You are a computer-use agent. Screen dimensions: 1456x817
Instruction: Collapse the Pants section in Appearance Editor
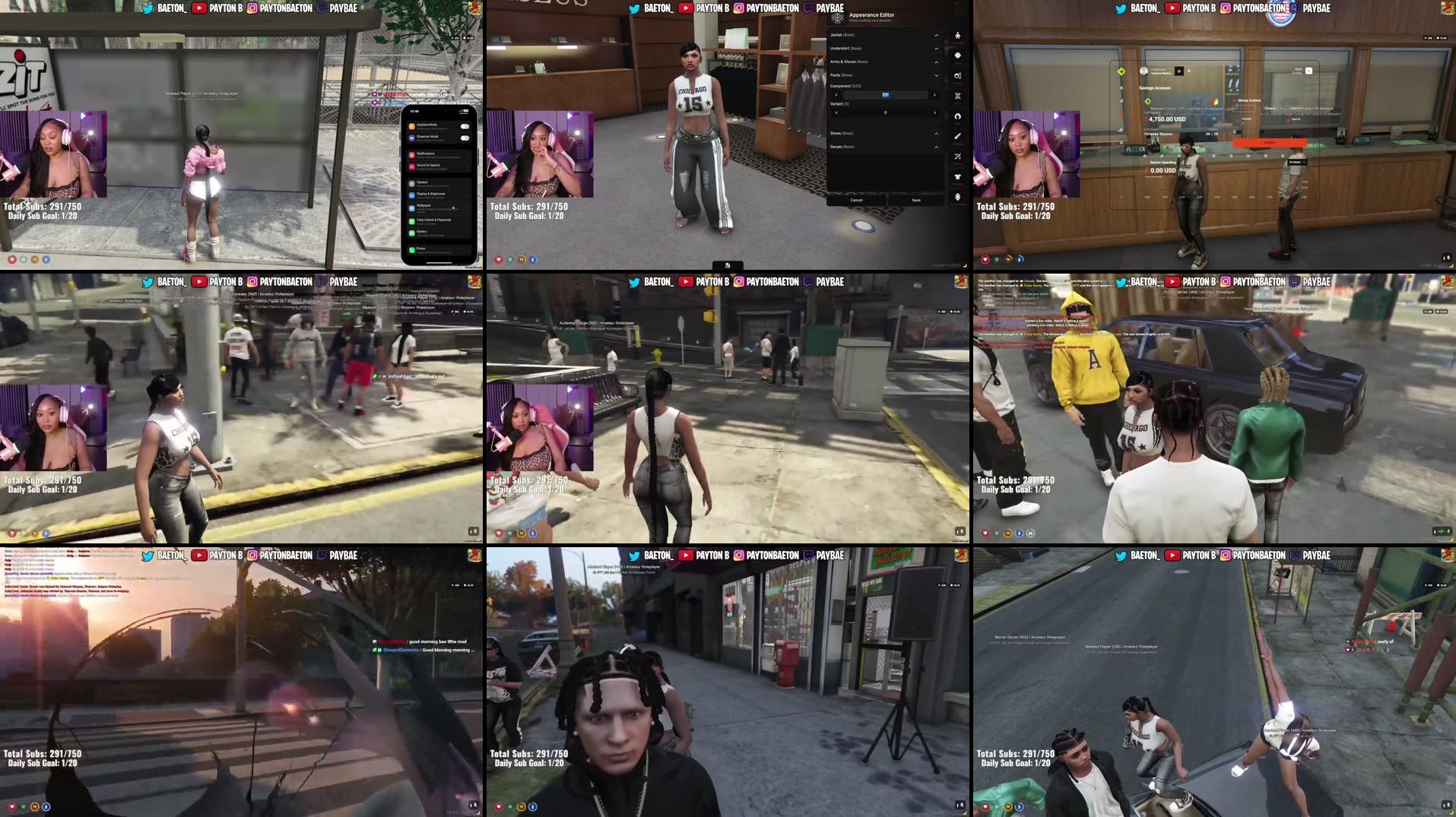point(936,75)
